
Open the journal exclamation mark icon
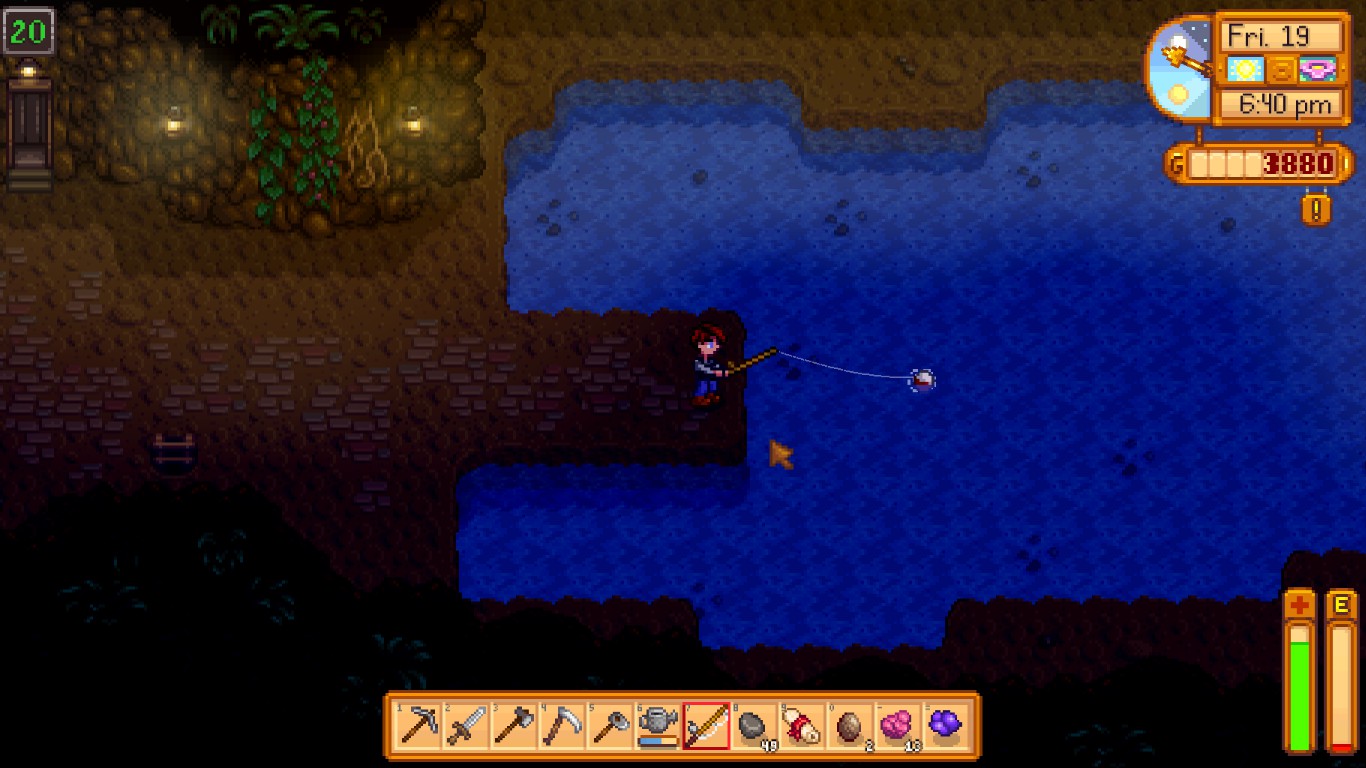pyautogui.click(x=1316, y=209)
